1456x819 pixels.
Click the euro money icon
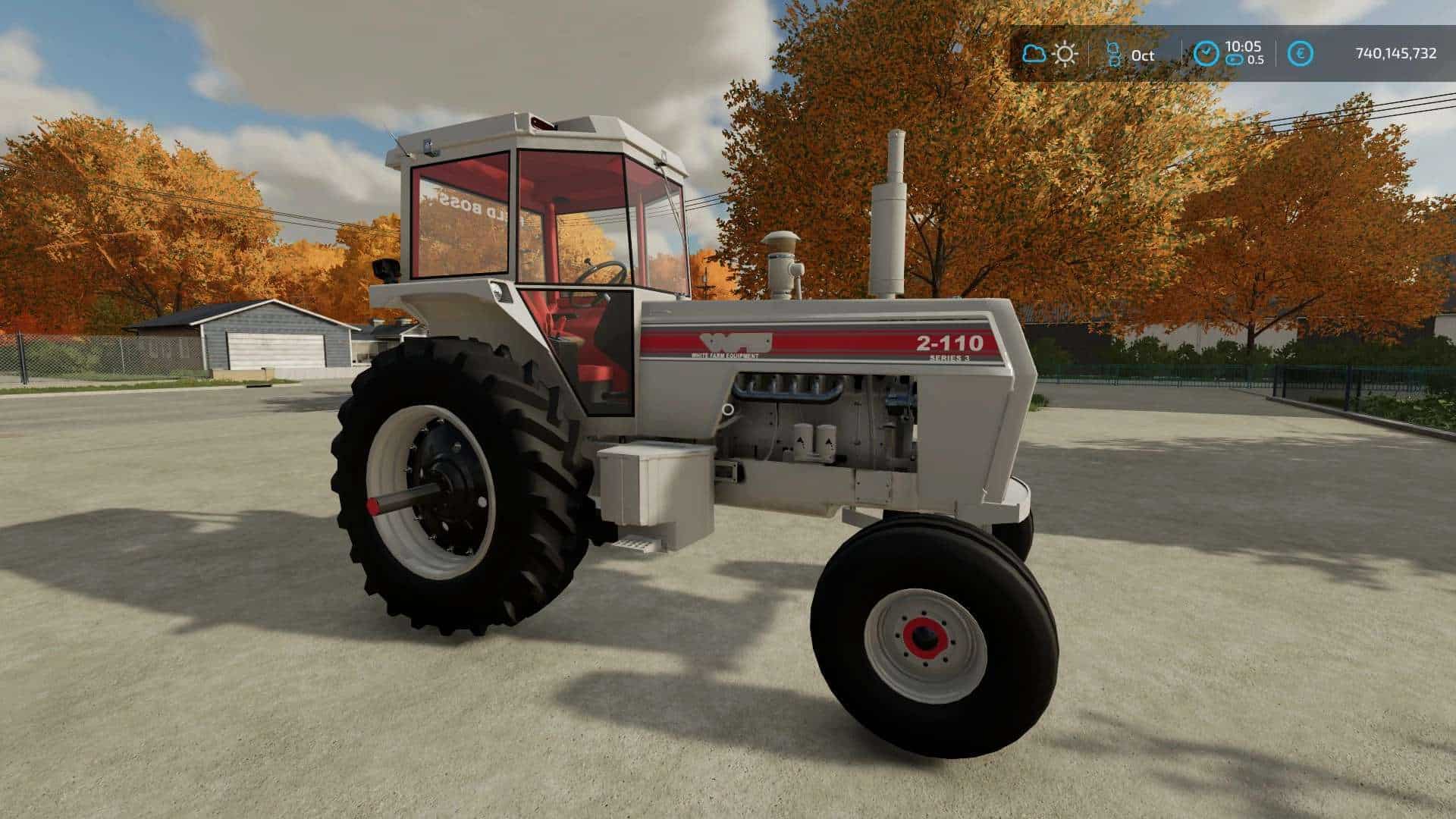1301,54
